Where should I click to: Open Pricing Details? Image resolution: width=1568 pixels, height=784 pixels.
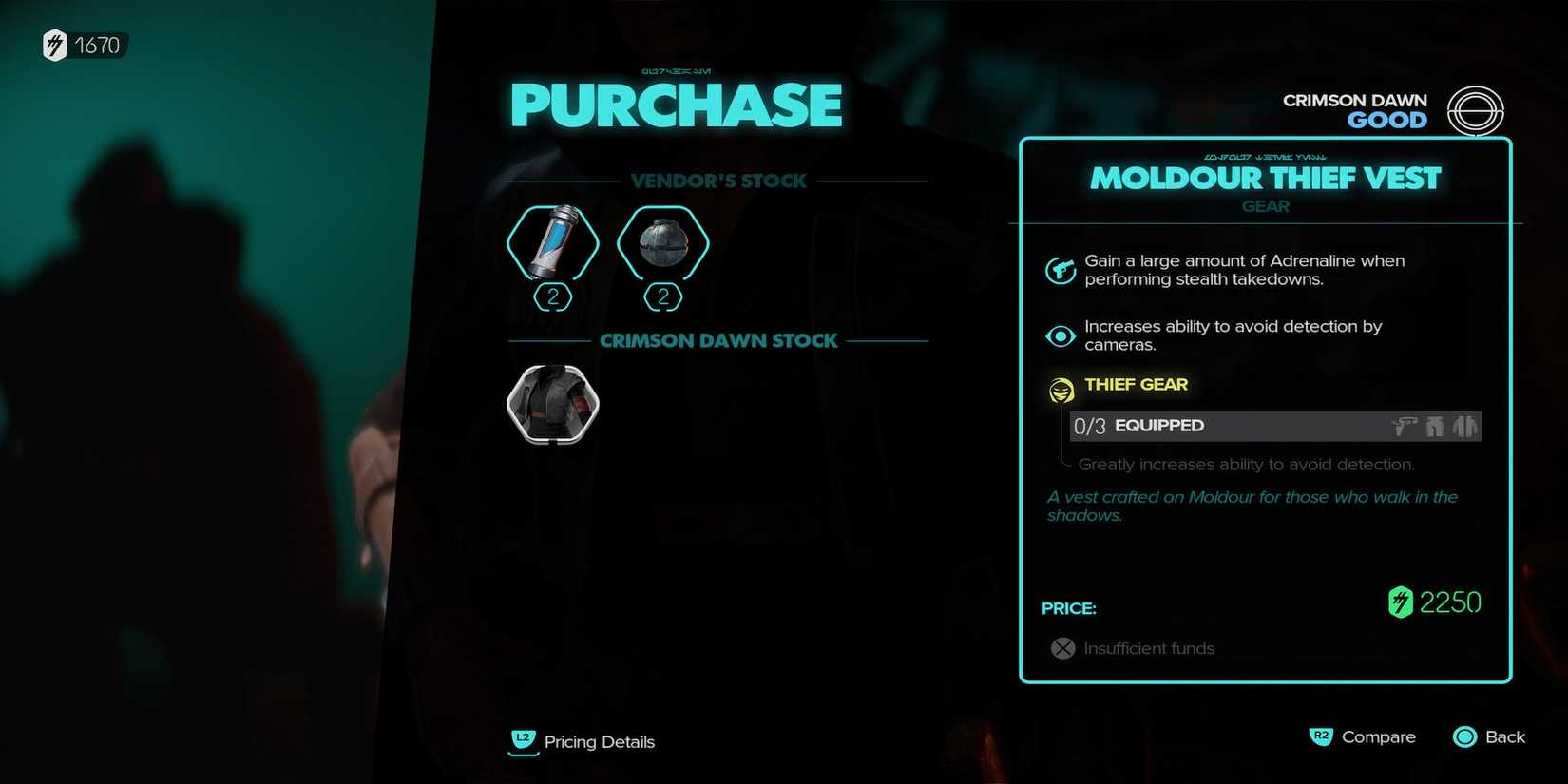[582, 742]
